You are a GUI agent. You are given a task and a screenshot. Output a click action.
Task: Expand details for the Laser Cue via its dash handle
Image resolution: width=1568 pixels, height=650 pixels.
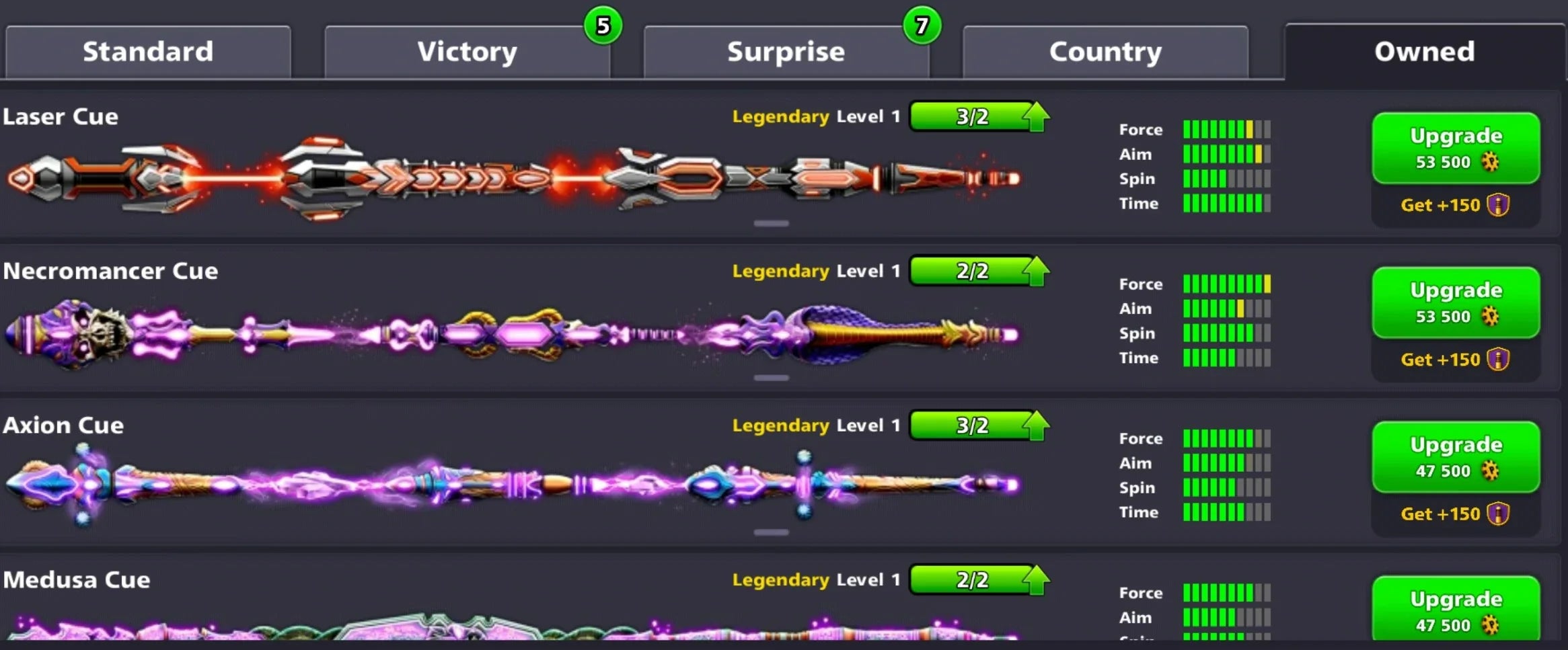[x=771, y=222]
